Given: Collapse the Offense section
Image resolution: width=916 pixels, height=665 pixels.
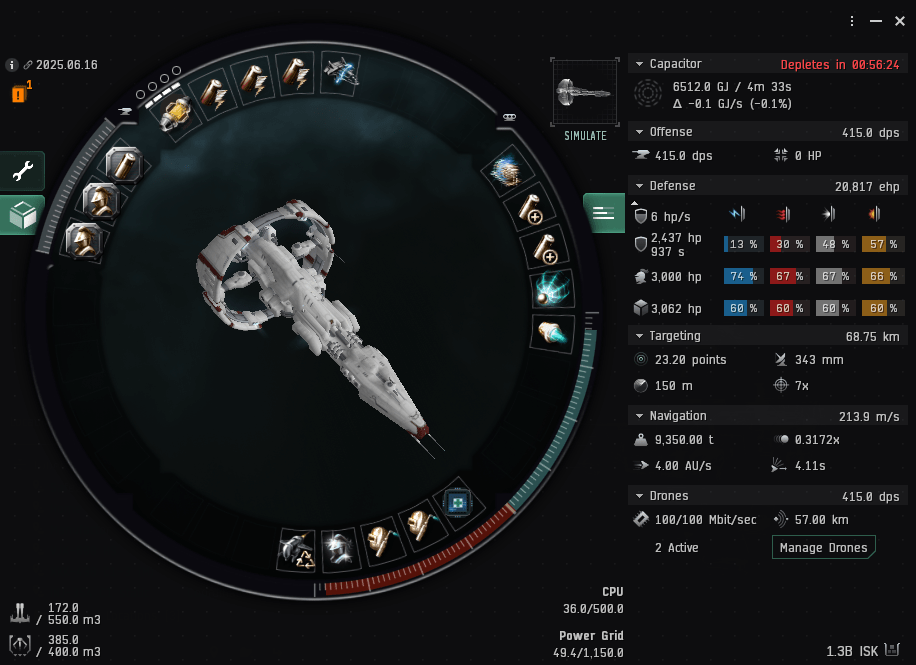Looking at the screenshot, I should 640,132.
